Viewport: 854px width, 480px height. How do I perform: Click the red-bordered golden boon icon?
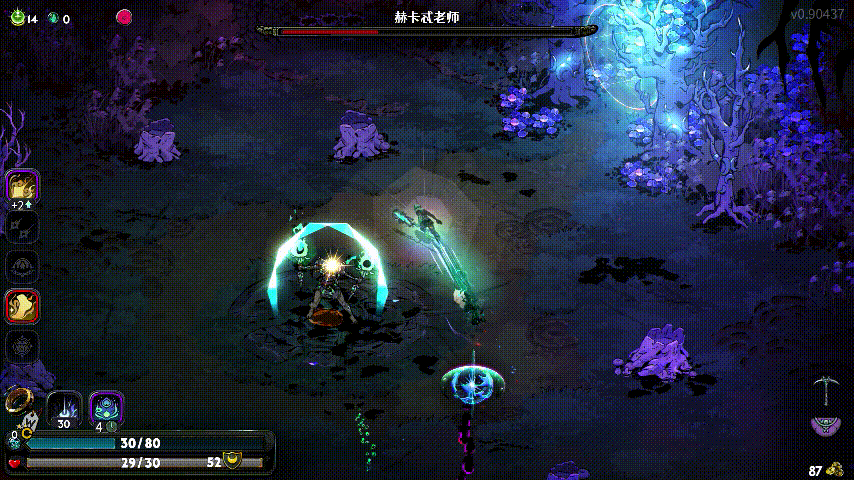(22, 305)
